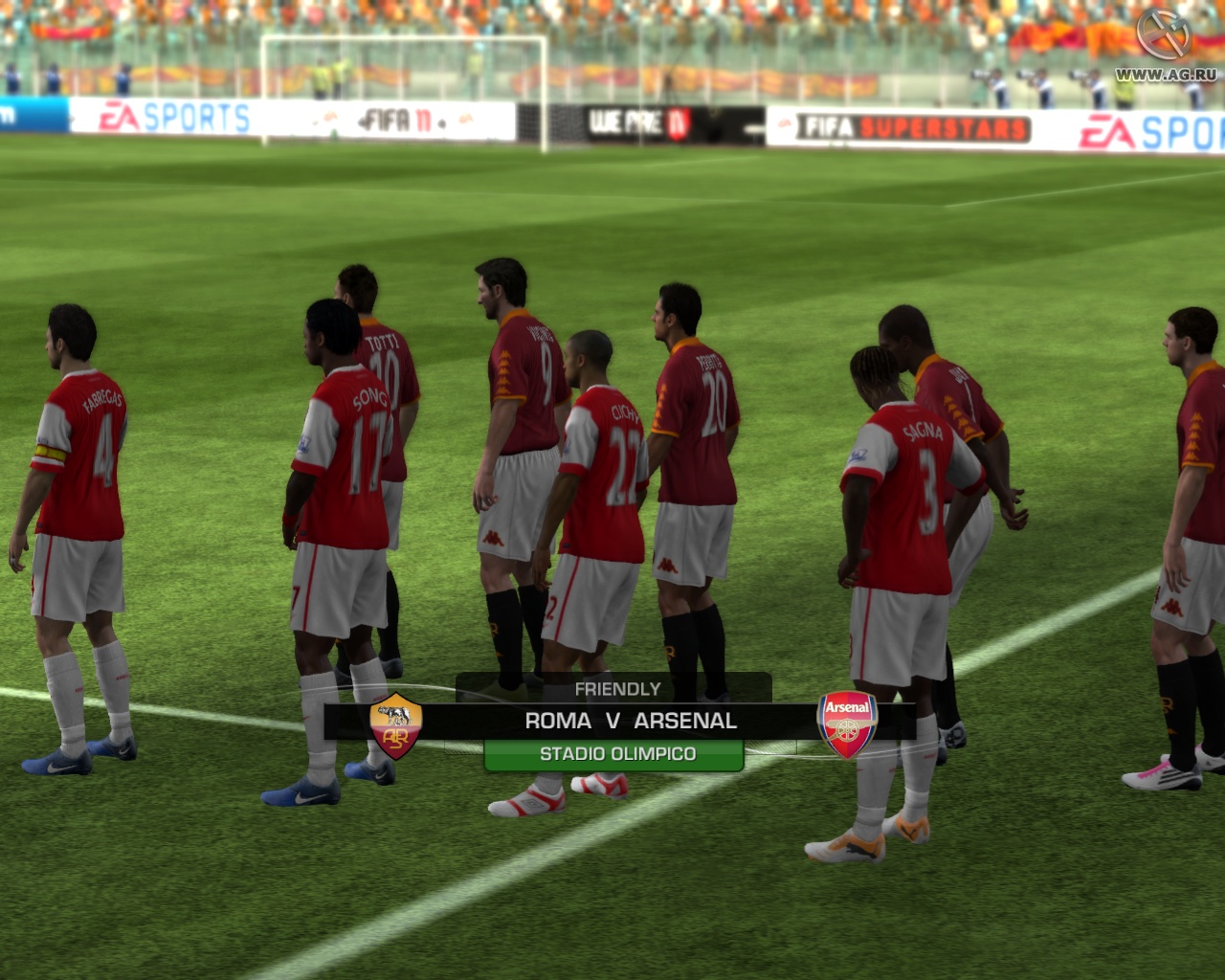
Task: Click the green stadium name strip
Action: pos(615,754)
